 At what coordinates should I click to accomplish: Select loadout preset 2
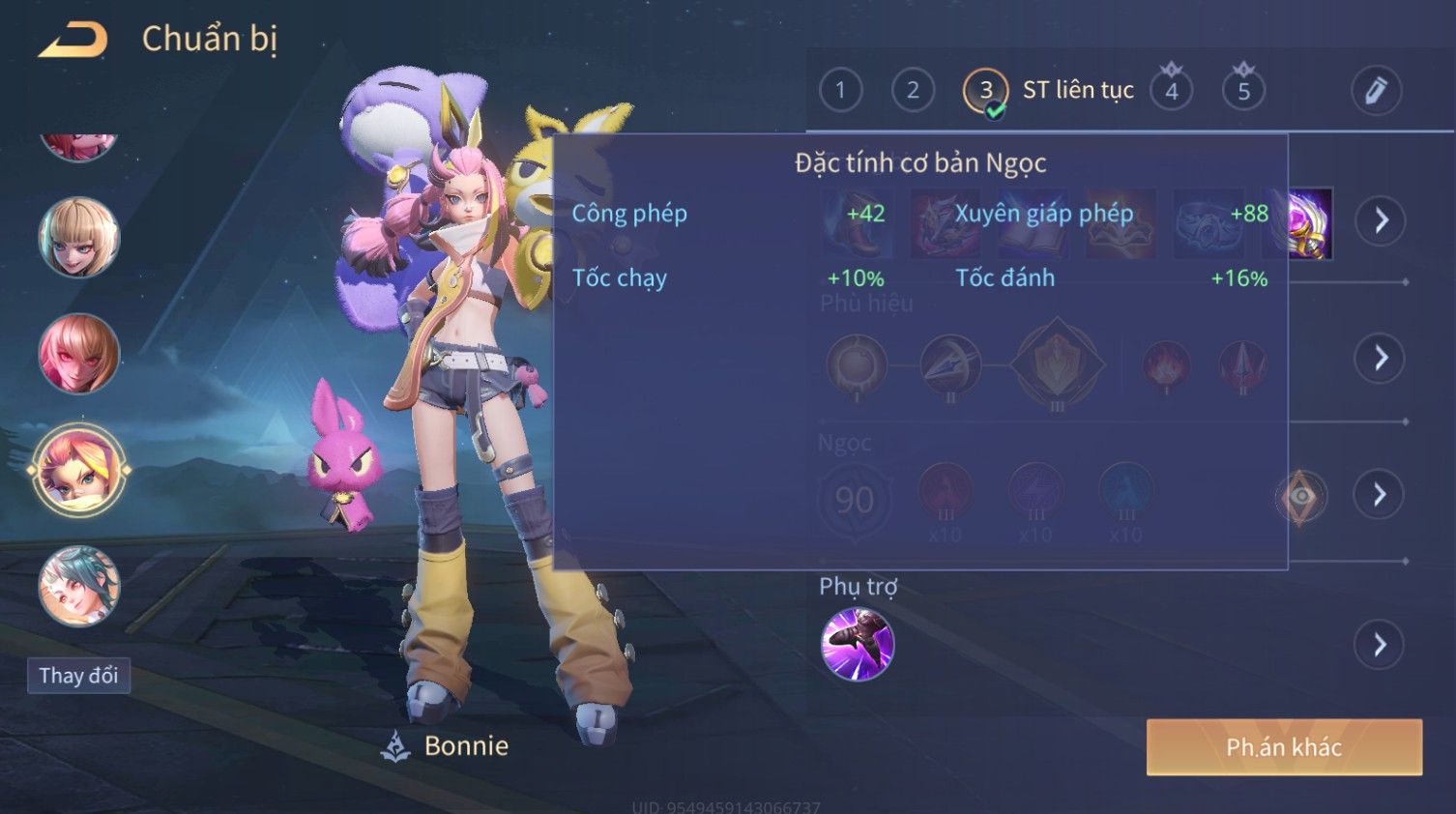coord(913,91)
